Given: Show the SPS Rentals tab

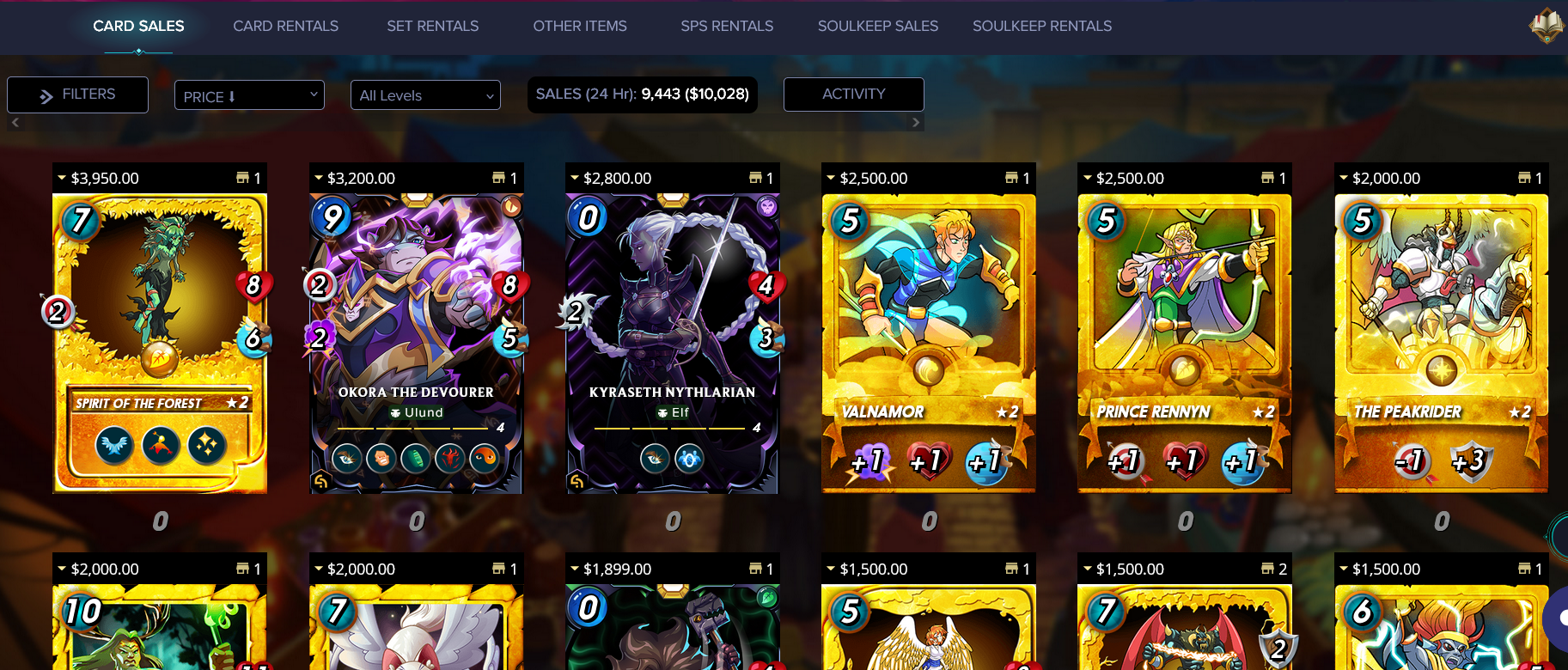Looking at the screenshot, I should point(727,26).
